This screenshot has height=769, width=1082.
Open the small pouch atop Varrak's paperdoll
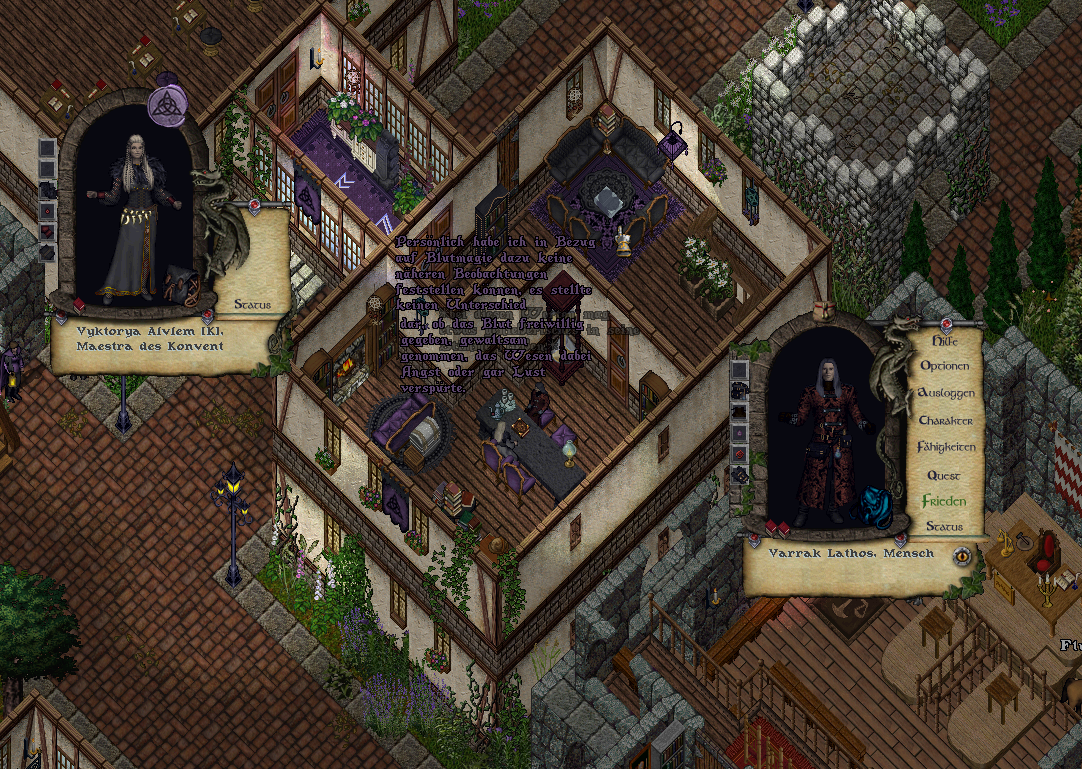pos(826,310)
